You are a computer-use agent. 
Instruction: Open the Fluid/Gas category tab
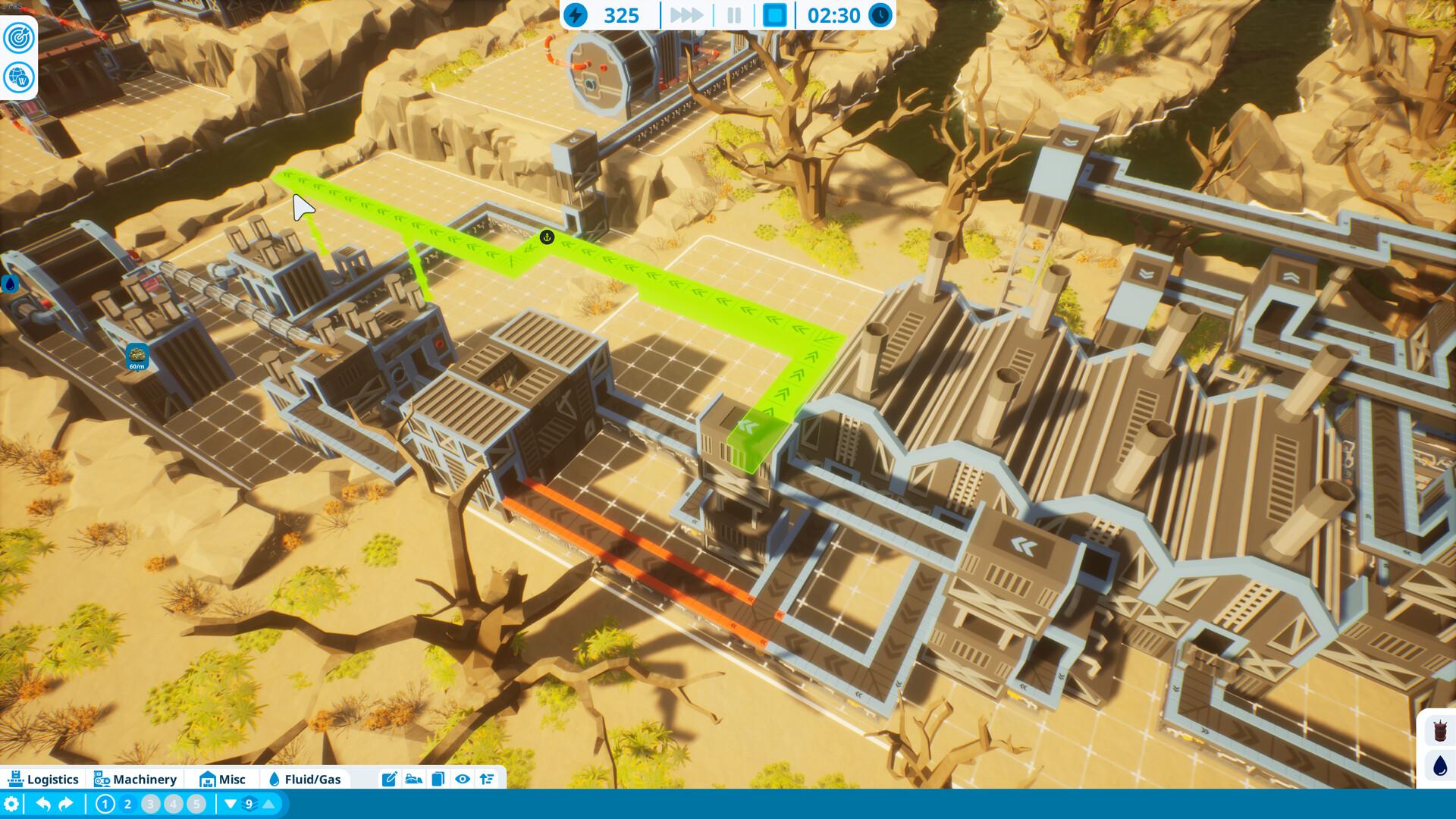point(306,779)
